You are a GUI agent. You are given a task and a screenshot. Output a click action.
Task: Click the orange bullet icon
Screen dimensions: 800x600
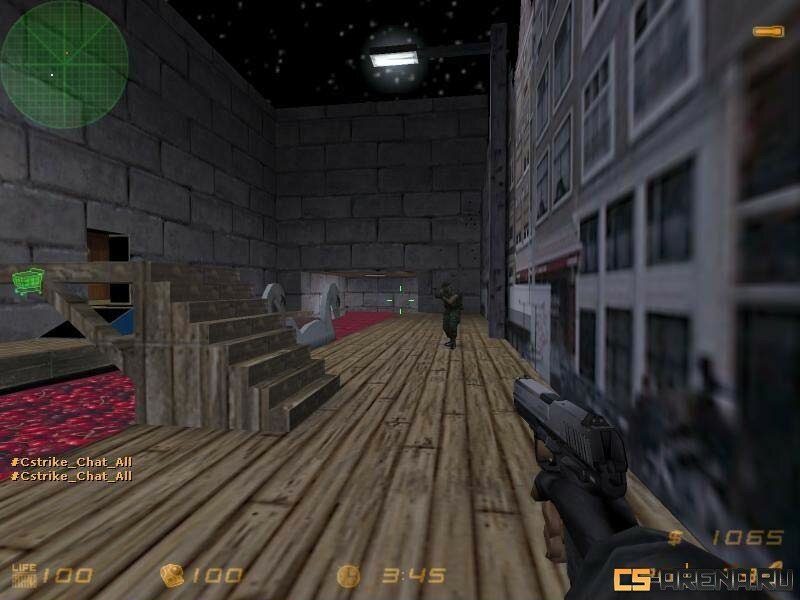coord(768,33)
